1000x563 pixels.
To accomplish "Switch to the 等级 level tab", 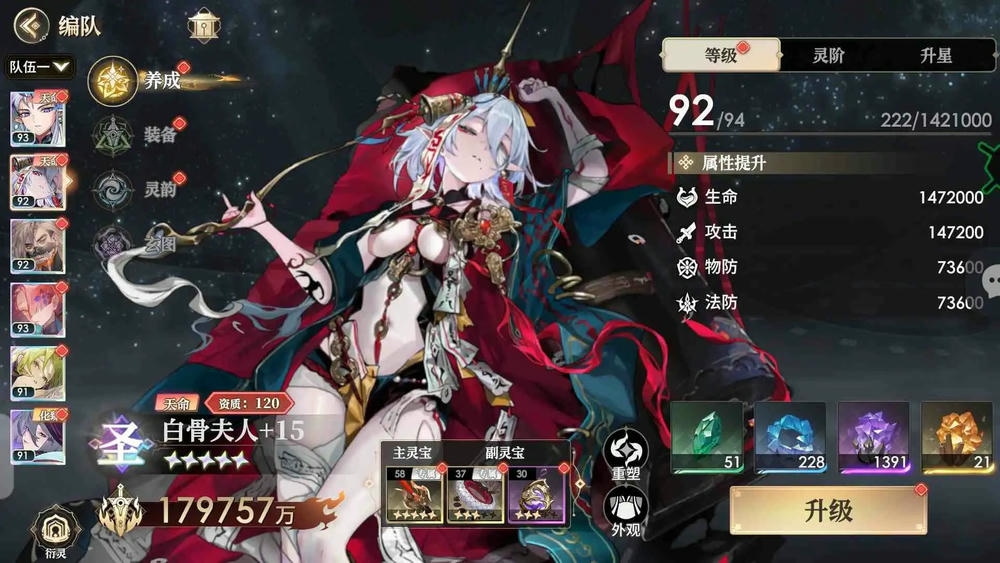I will tap(720, 56).
